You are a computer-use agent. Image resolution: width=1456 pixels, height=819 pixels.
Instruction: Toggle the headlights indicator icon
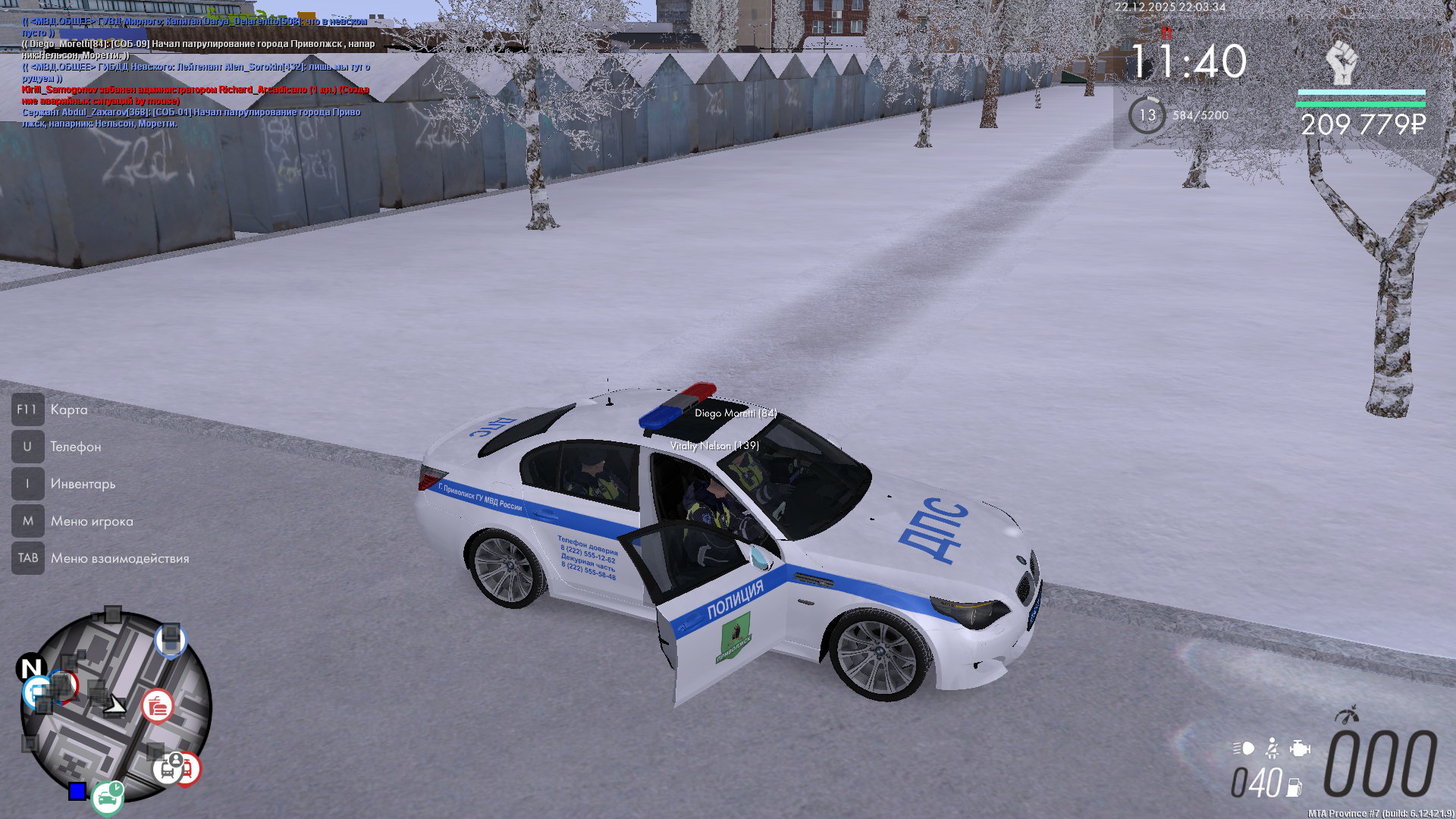[1244, 748]
